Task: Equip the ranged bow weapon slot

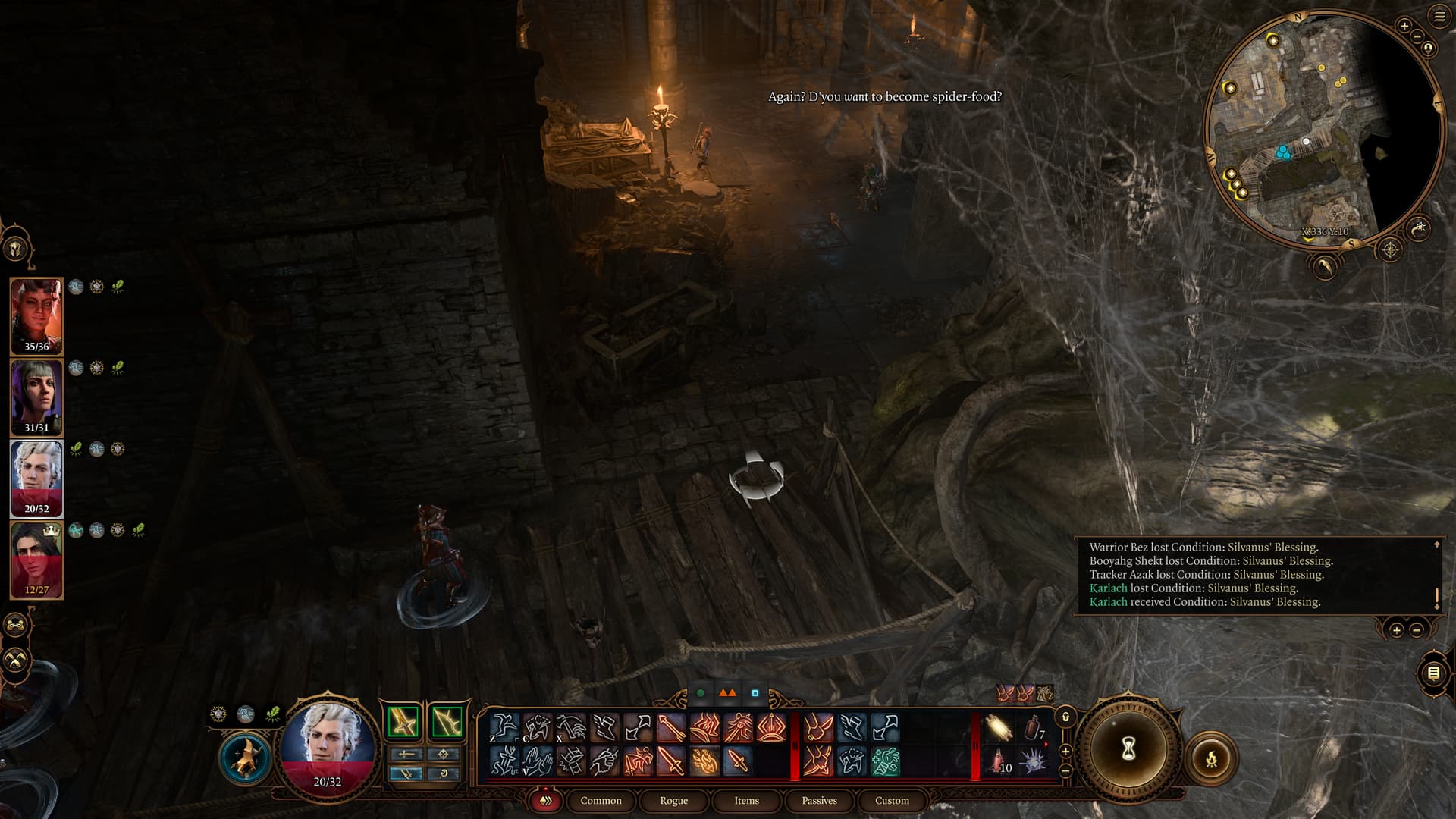Action: point(447,721)
